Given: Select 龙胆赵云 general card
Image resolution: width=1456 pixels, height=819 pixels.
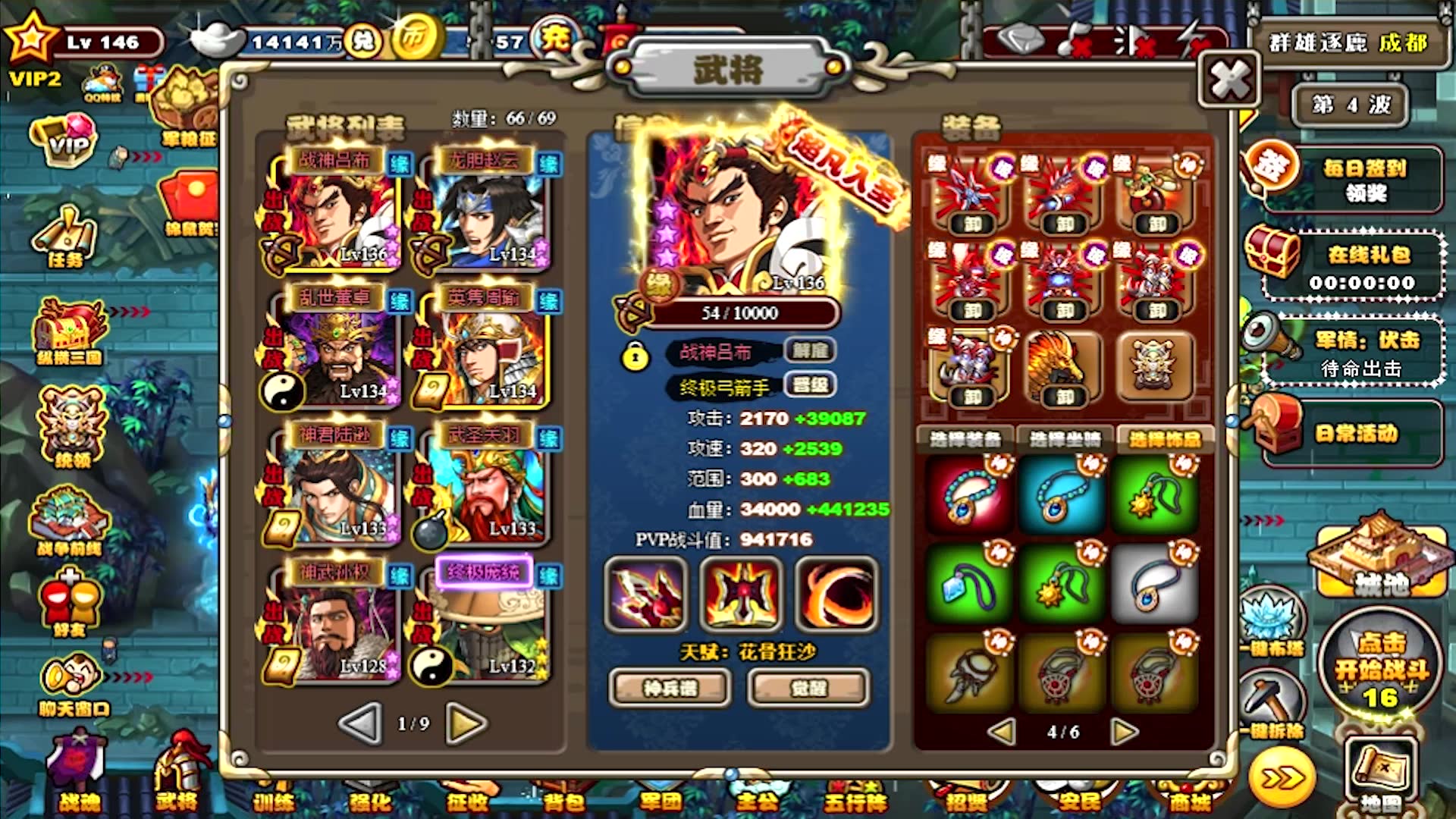Looking at the screenshot, I should pos(482,212).
